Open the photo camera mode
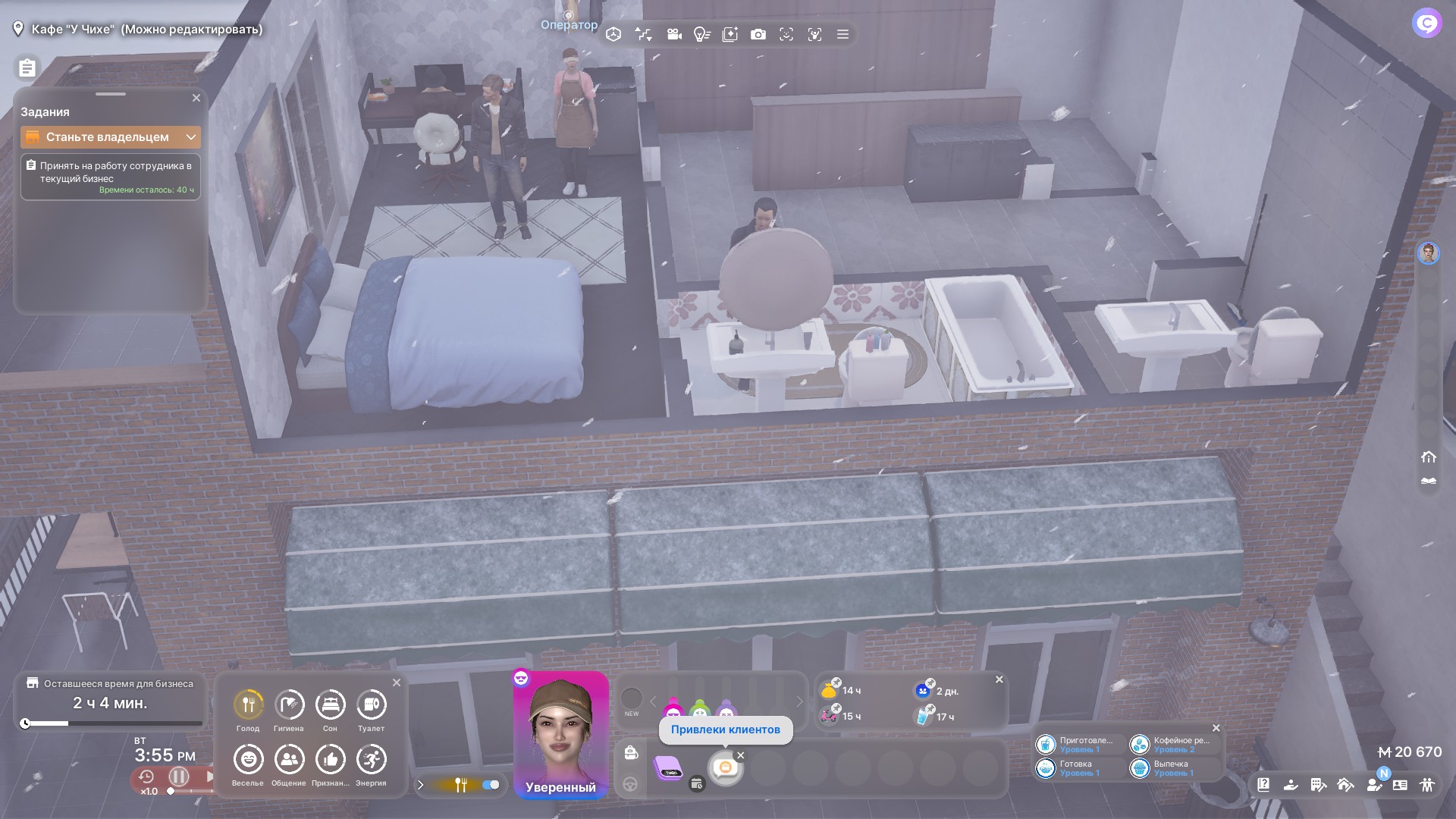1456x819 pixels. click(x=758, y=35)
